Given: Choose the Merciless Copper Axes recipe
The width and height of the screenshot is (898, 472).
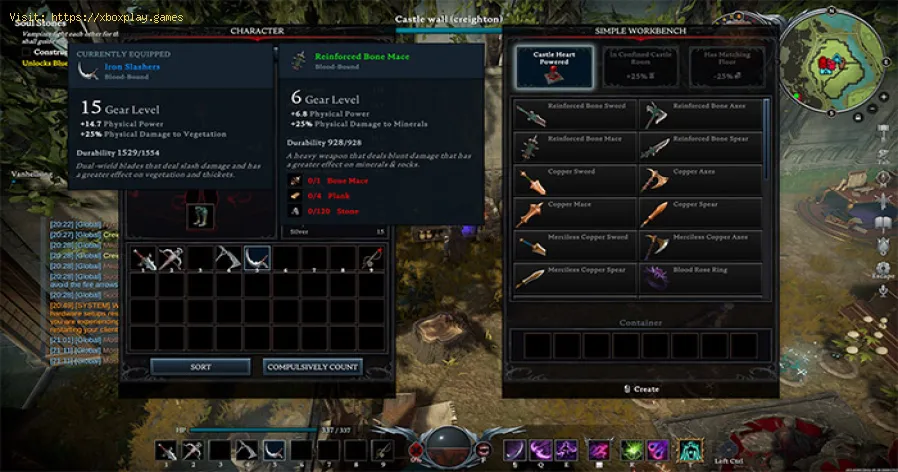Looking at the screenshot, I should click(700, 246).
